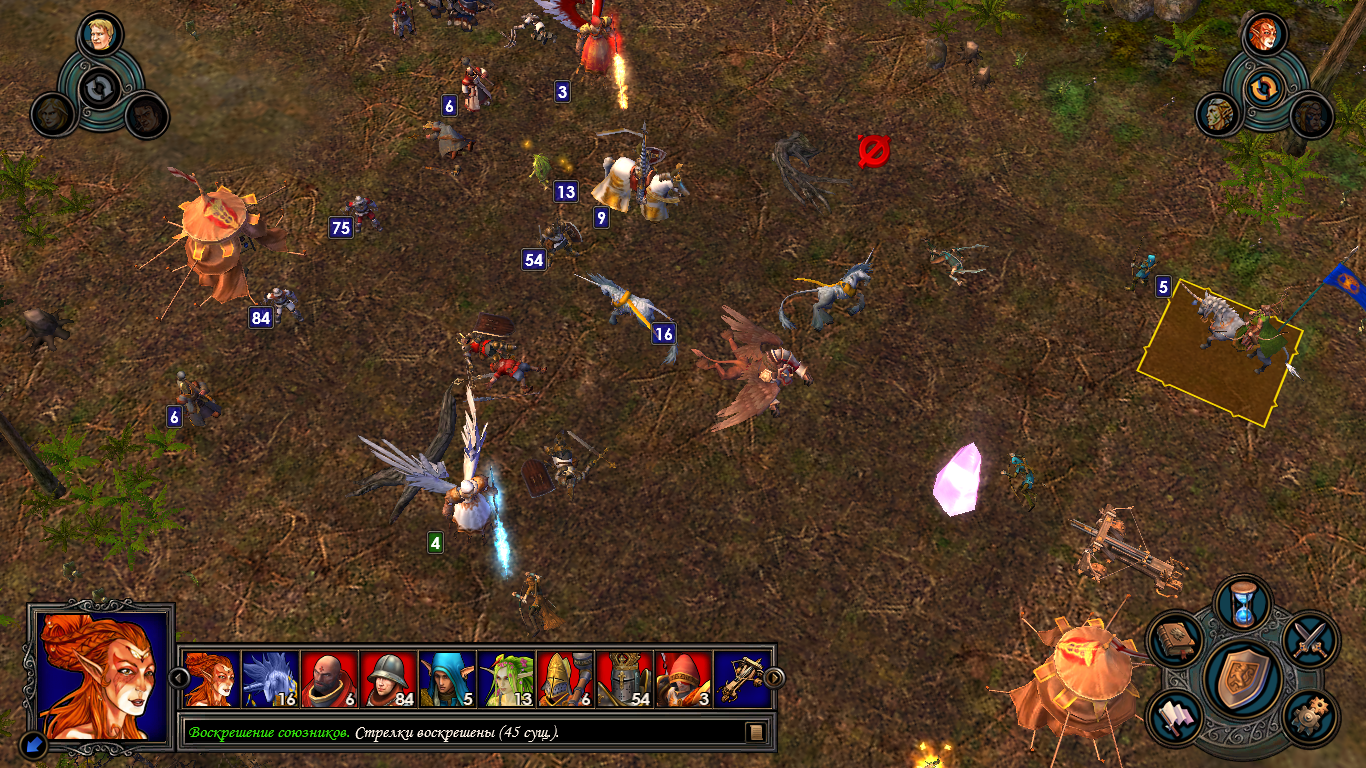Open the combat log scroll button

[756, 732]
